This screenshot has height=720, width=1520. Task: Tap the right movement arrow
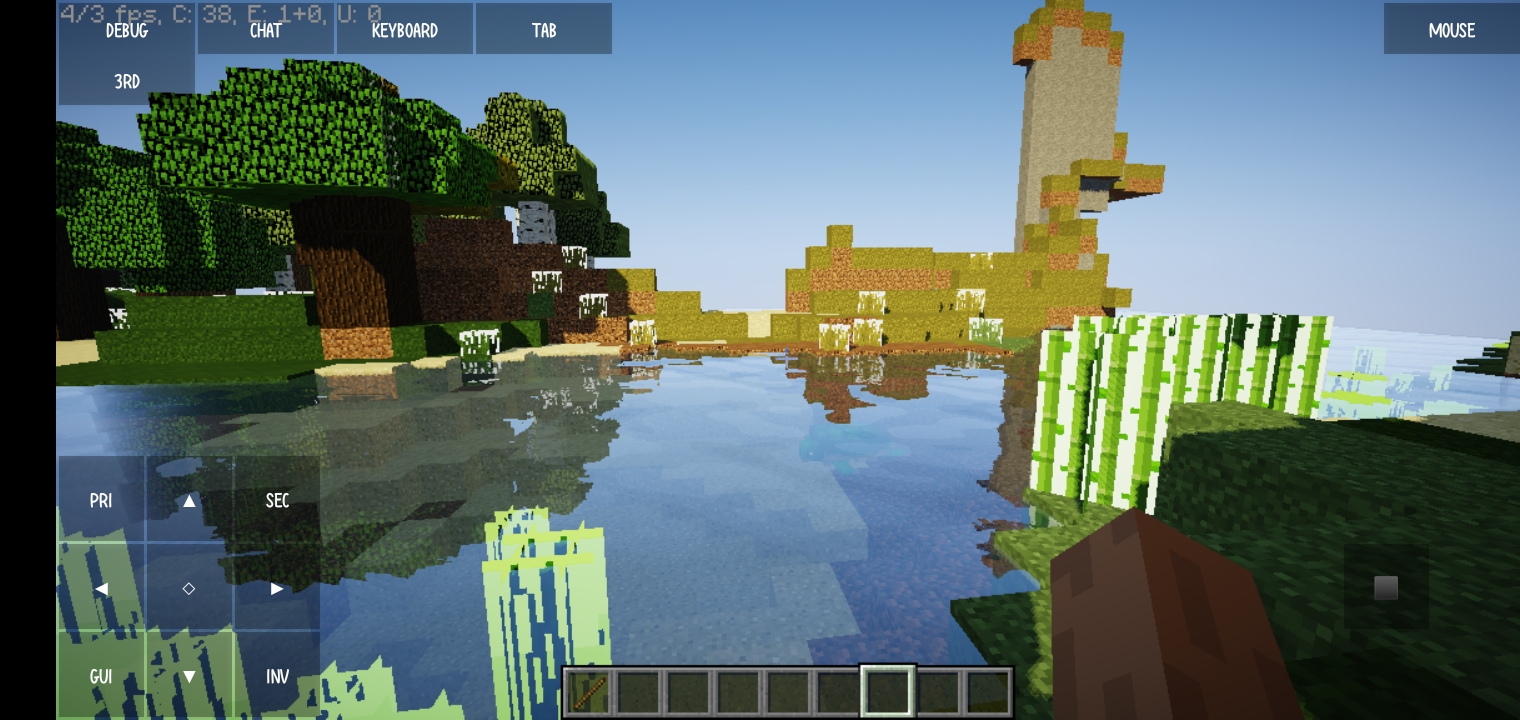[x=276, y=588]
